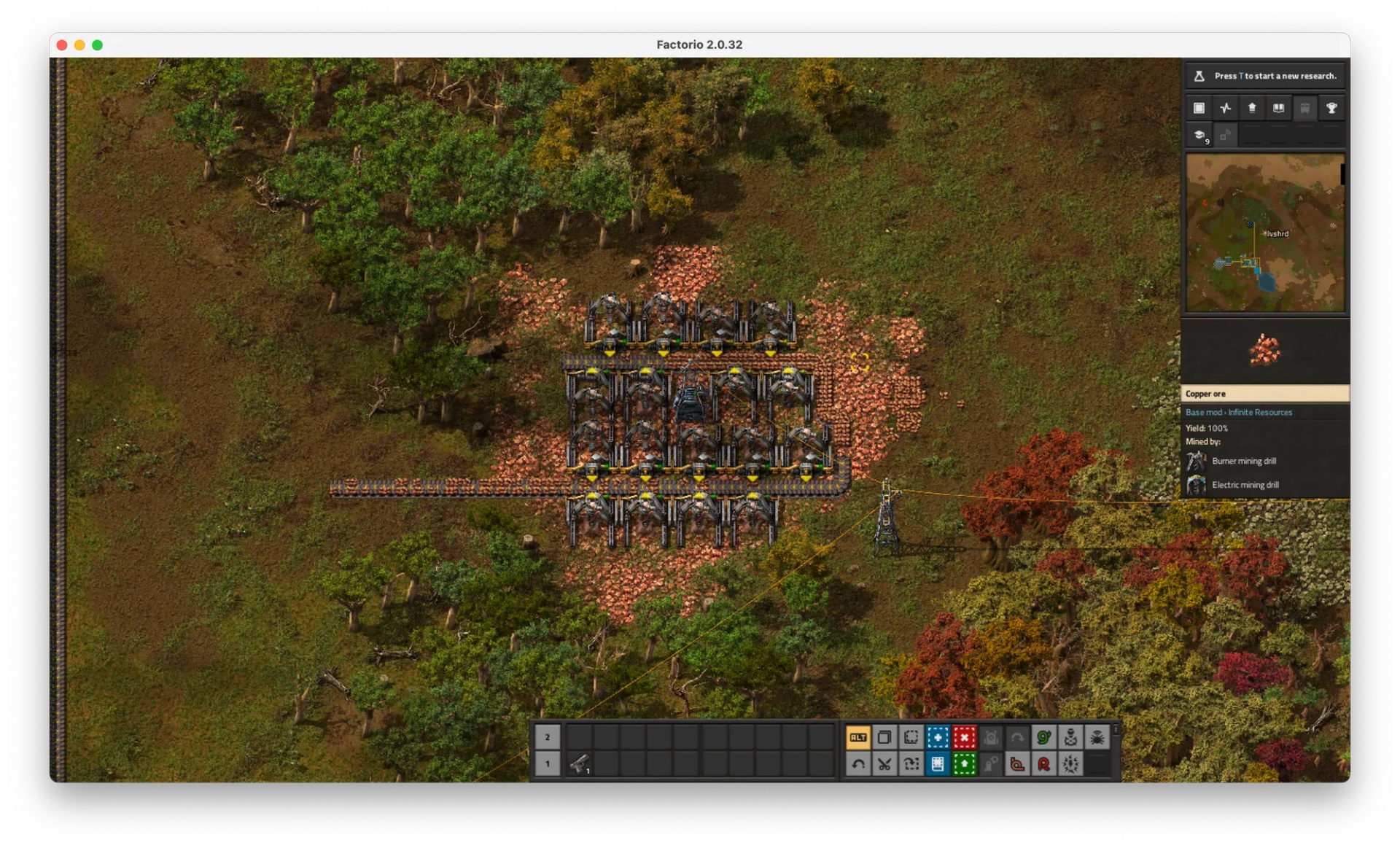The height and width of the screenshot is (848, 1400).
Task: Show achievements via the trophy icon
Action: (1331, 108)
